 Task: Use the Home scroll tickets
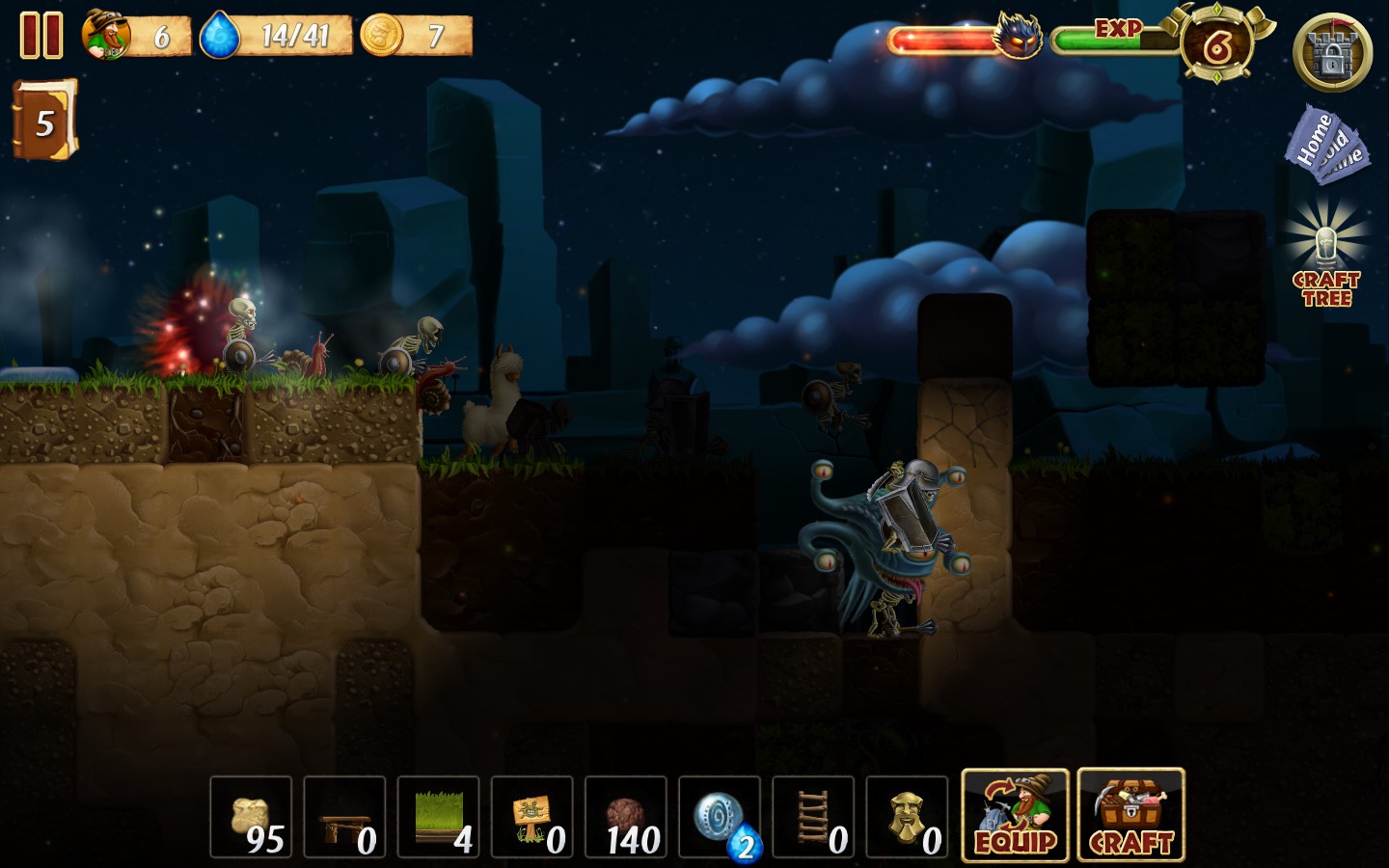pyautogui.click(x=1324, y=146)
